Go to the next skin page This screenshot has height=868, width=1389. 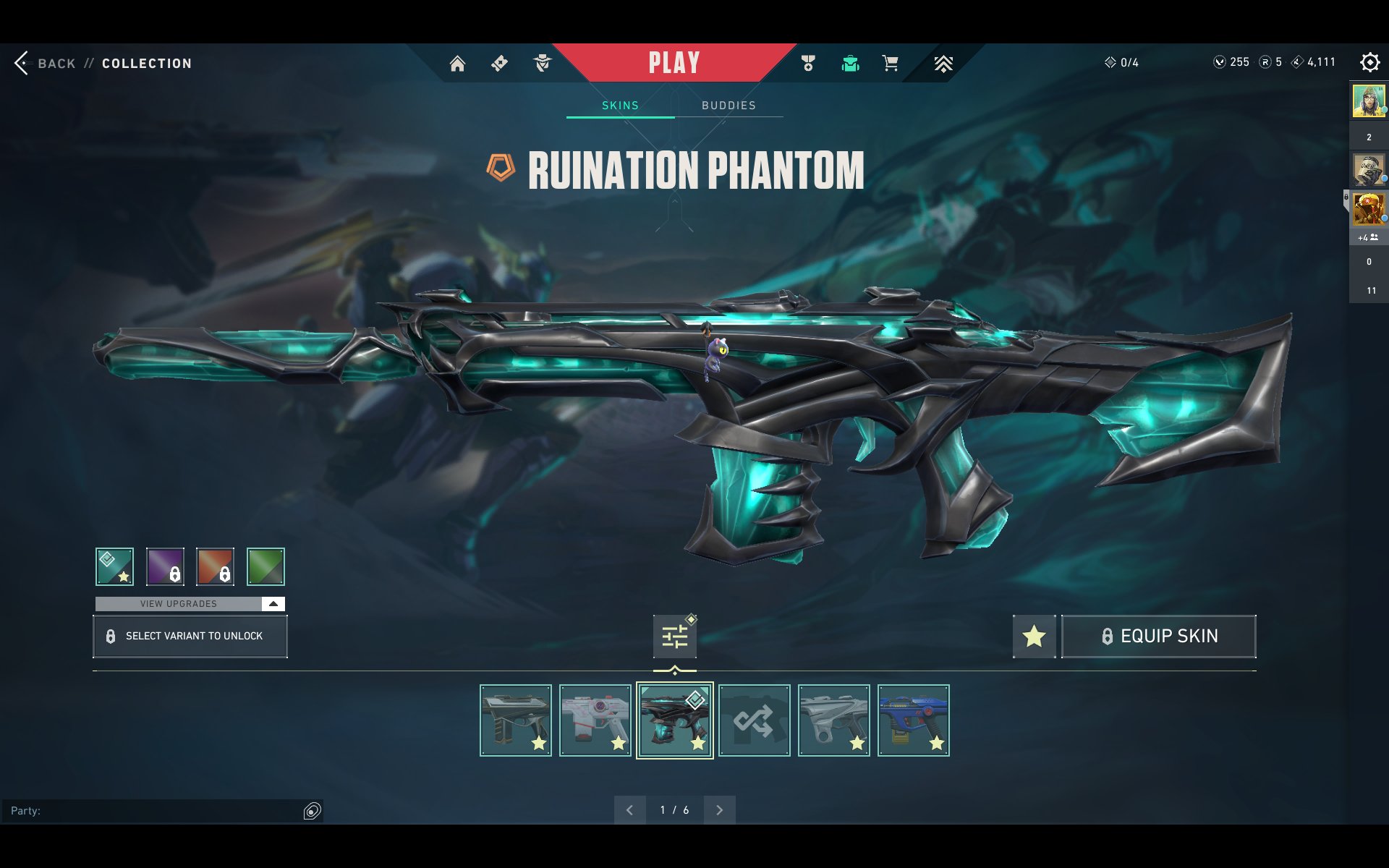(719, 810)
